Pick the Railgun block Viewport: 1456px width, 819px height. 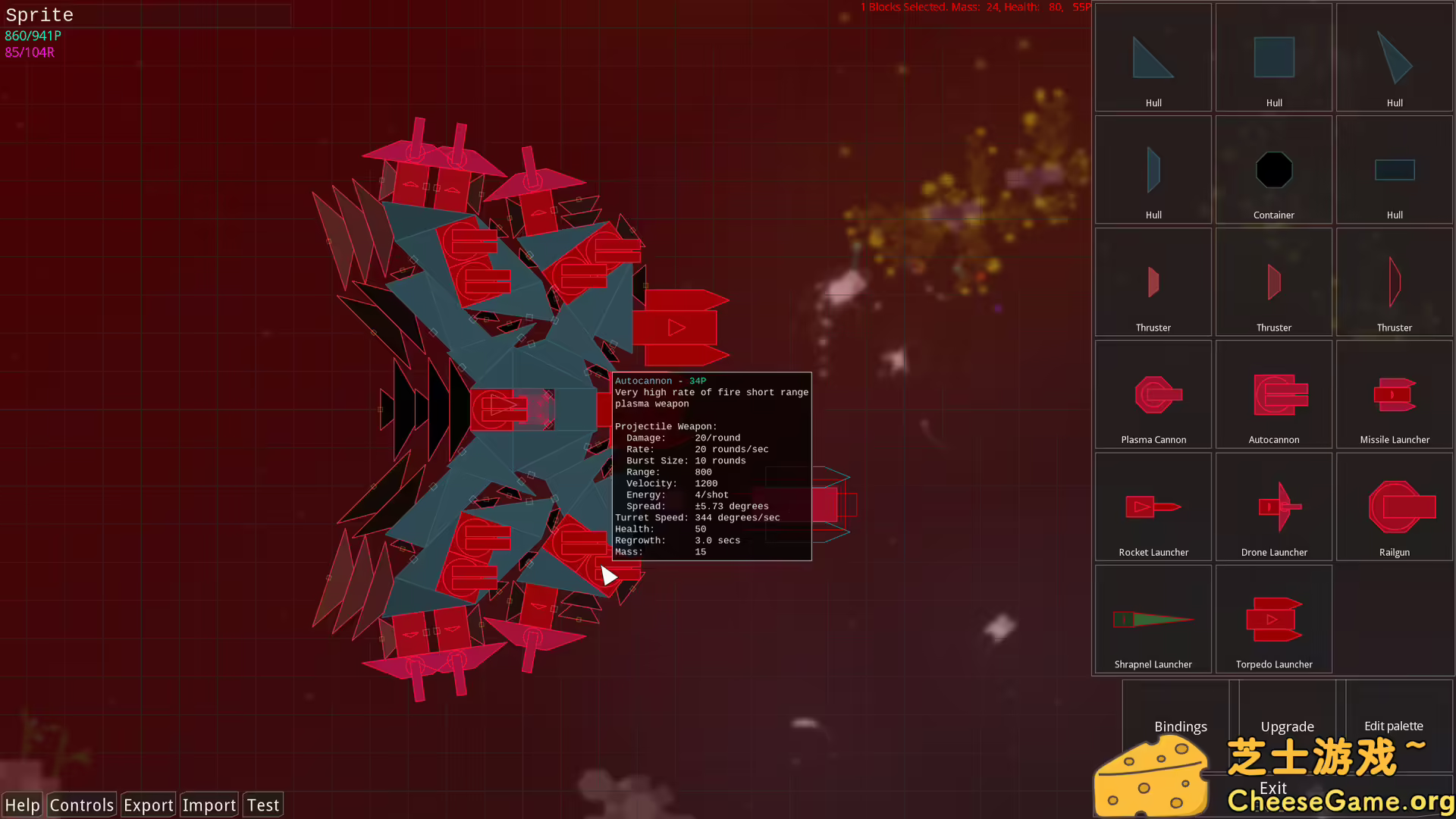pos(1394,507)
